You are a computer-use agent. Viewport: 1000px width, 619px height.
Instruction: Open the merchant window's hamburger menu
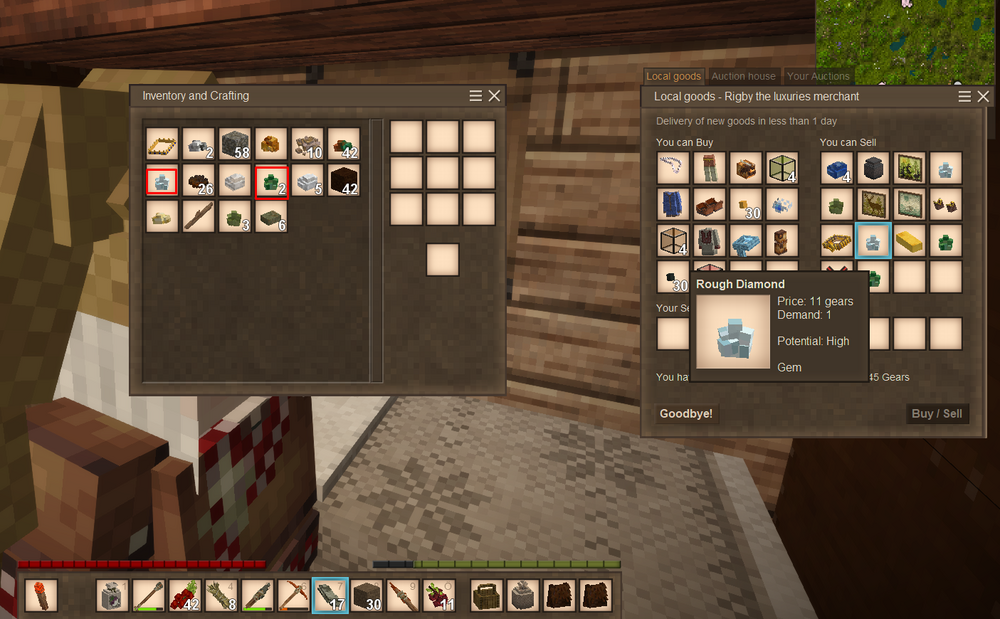[965, 96]
